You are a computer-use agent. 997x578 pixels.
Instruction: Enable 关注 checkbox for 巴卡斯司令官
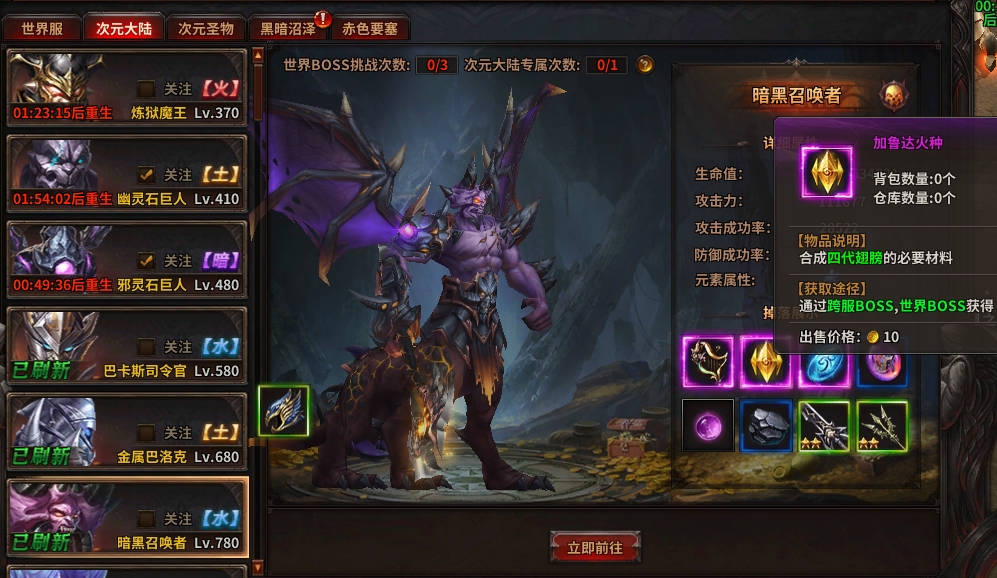point(147,347)
